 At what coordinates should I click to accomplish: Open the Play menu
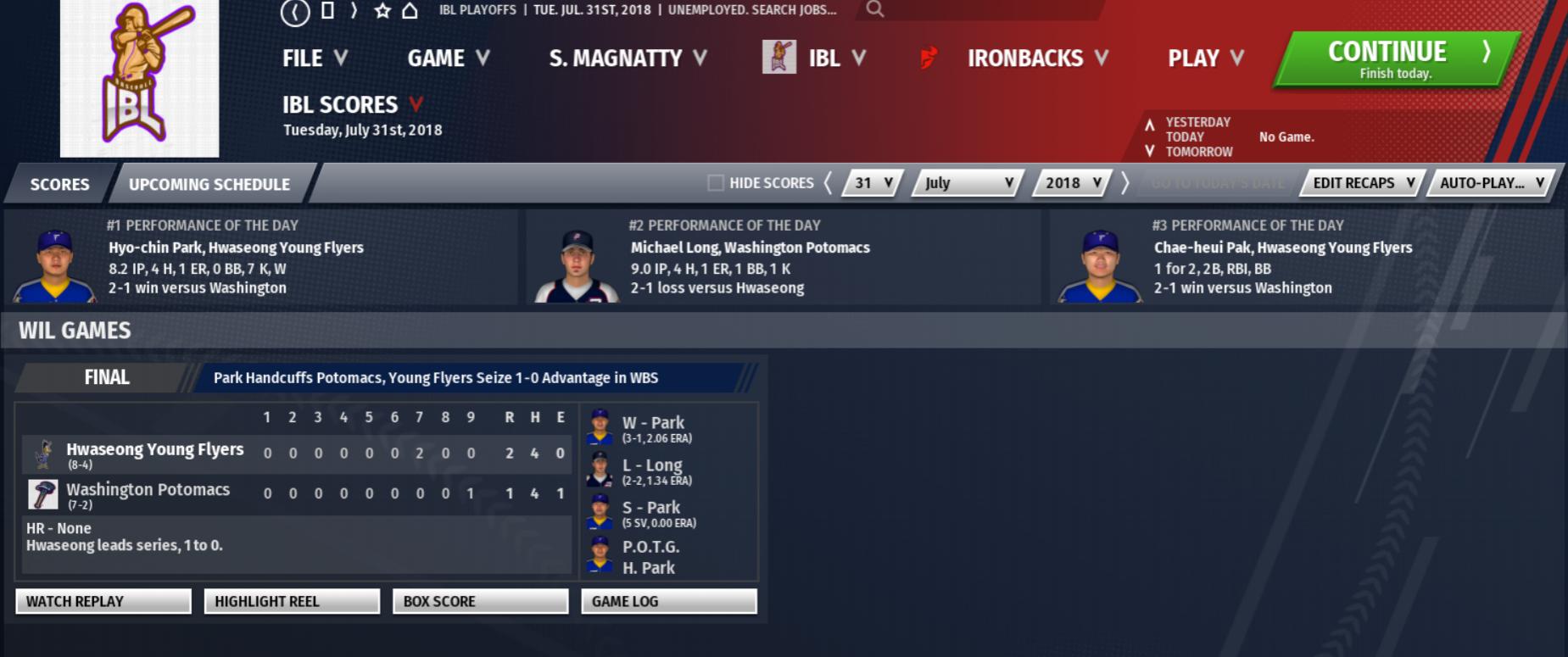click(x=1205, y=58)
